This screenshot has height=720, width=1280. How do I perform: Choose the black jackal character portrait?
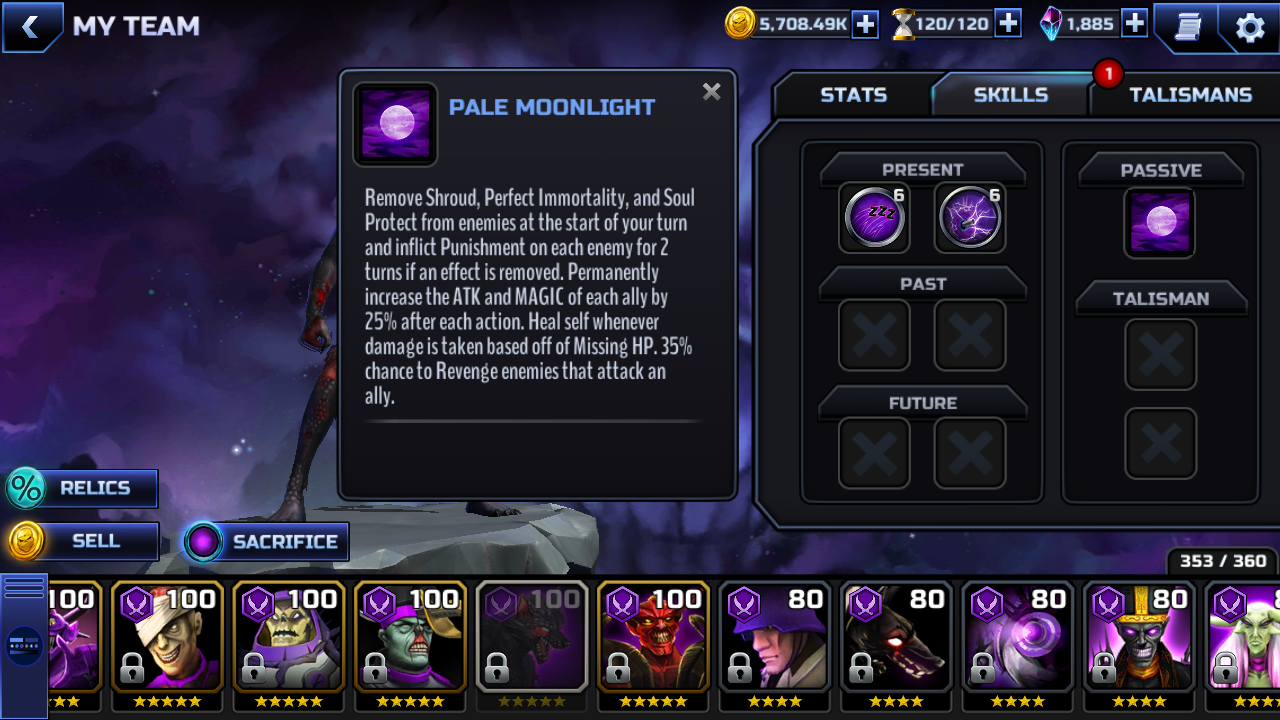coord(897,636)
